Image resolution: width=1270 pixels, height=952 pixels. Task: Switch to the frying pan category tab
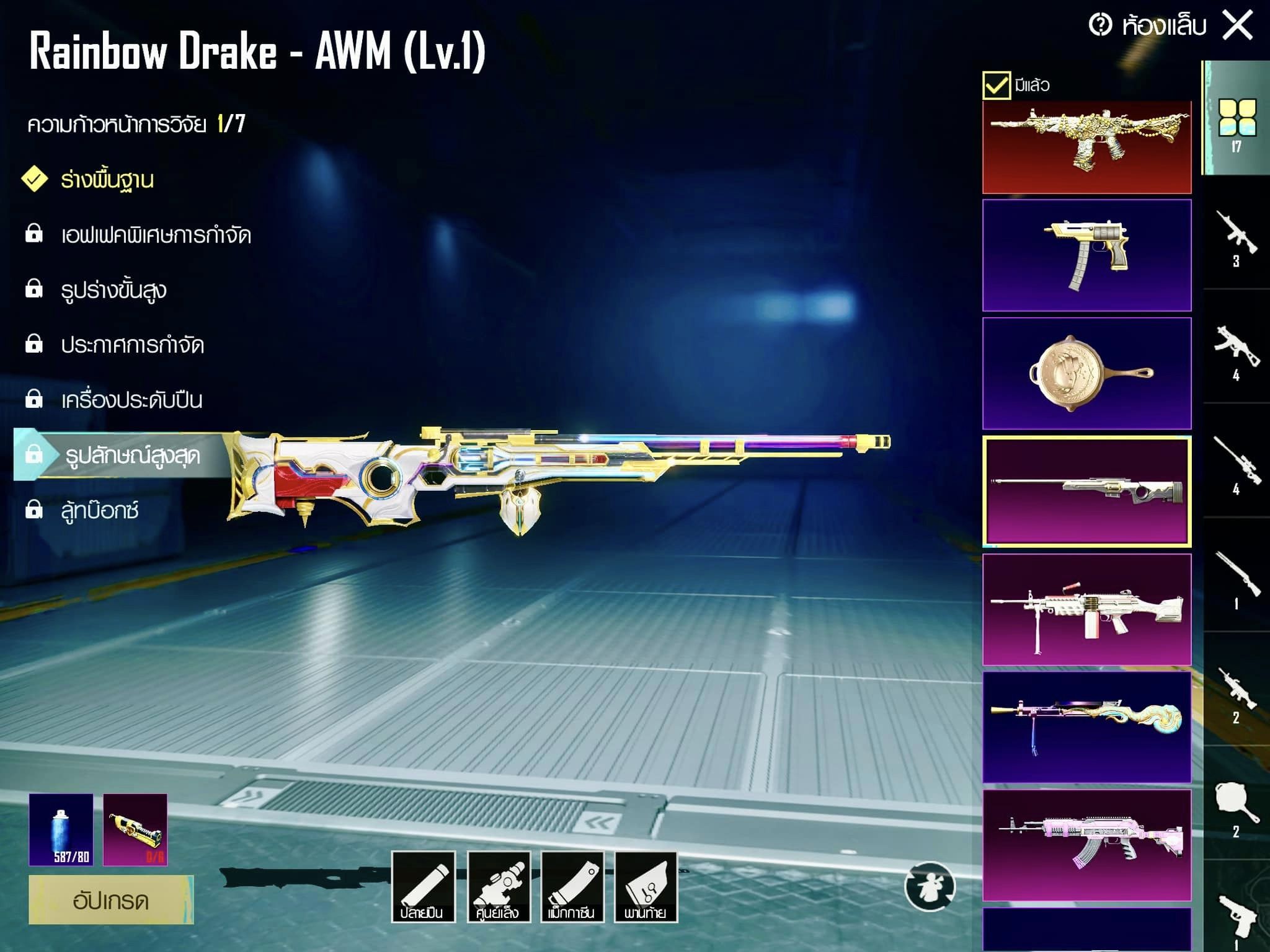pyautogui.click(x=1236, y=806)
